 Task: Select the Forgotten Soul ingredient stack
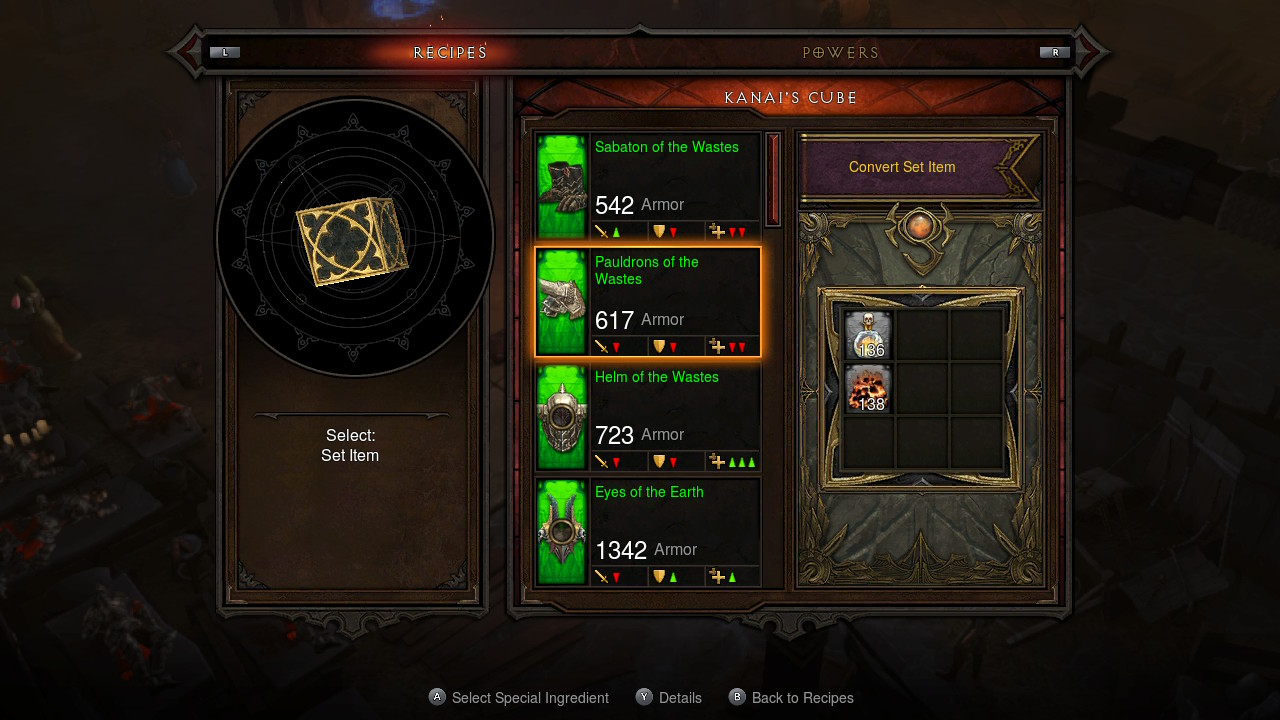pos(866,390)
